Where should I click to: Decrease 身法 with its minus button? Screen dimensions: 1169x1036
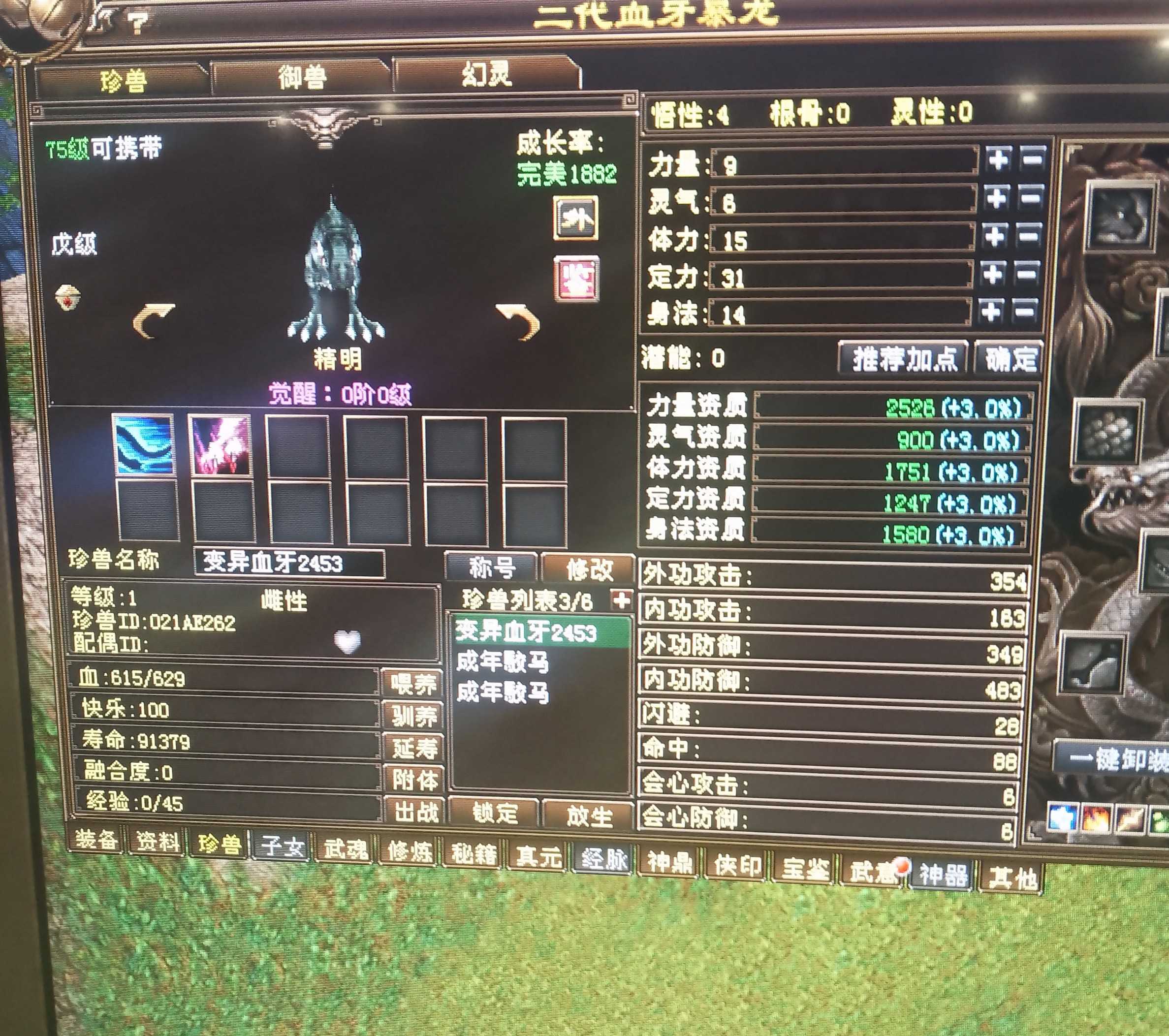tap(1024, 312)
